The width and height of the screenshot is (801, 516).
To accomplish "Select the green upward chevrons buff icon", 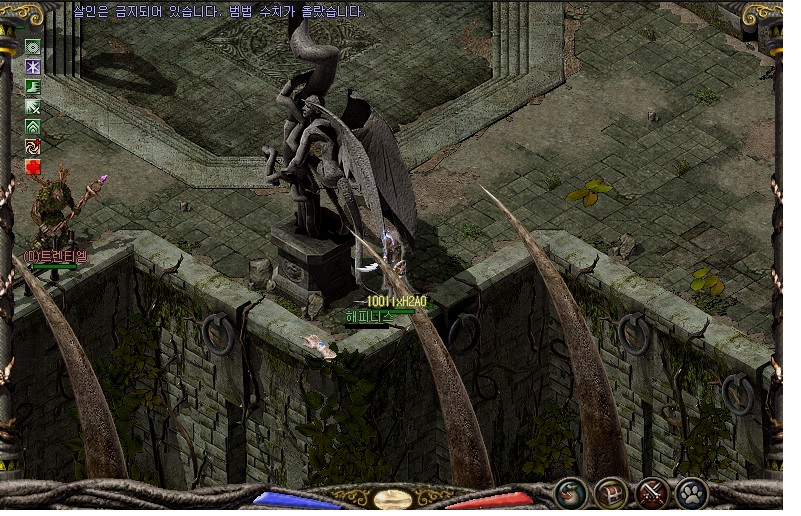I will [x=33, y=127].
